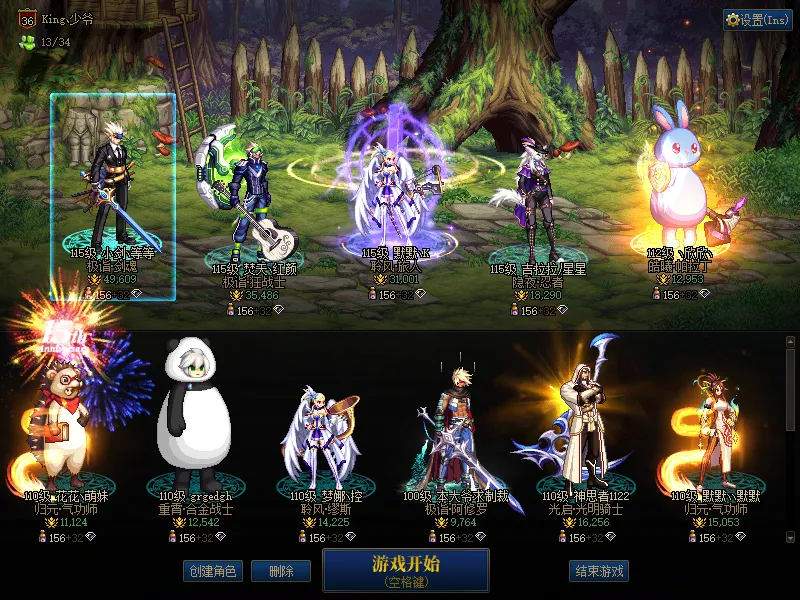Start the game with 游戏开始
This screenshot has height=600, width=800.
(405, 569)
